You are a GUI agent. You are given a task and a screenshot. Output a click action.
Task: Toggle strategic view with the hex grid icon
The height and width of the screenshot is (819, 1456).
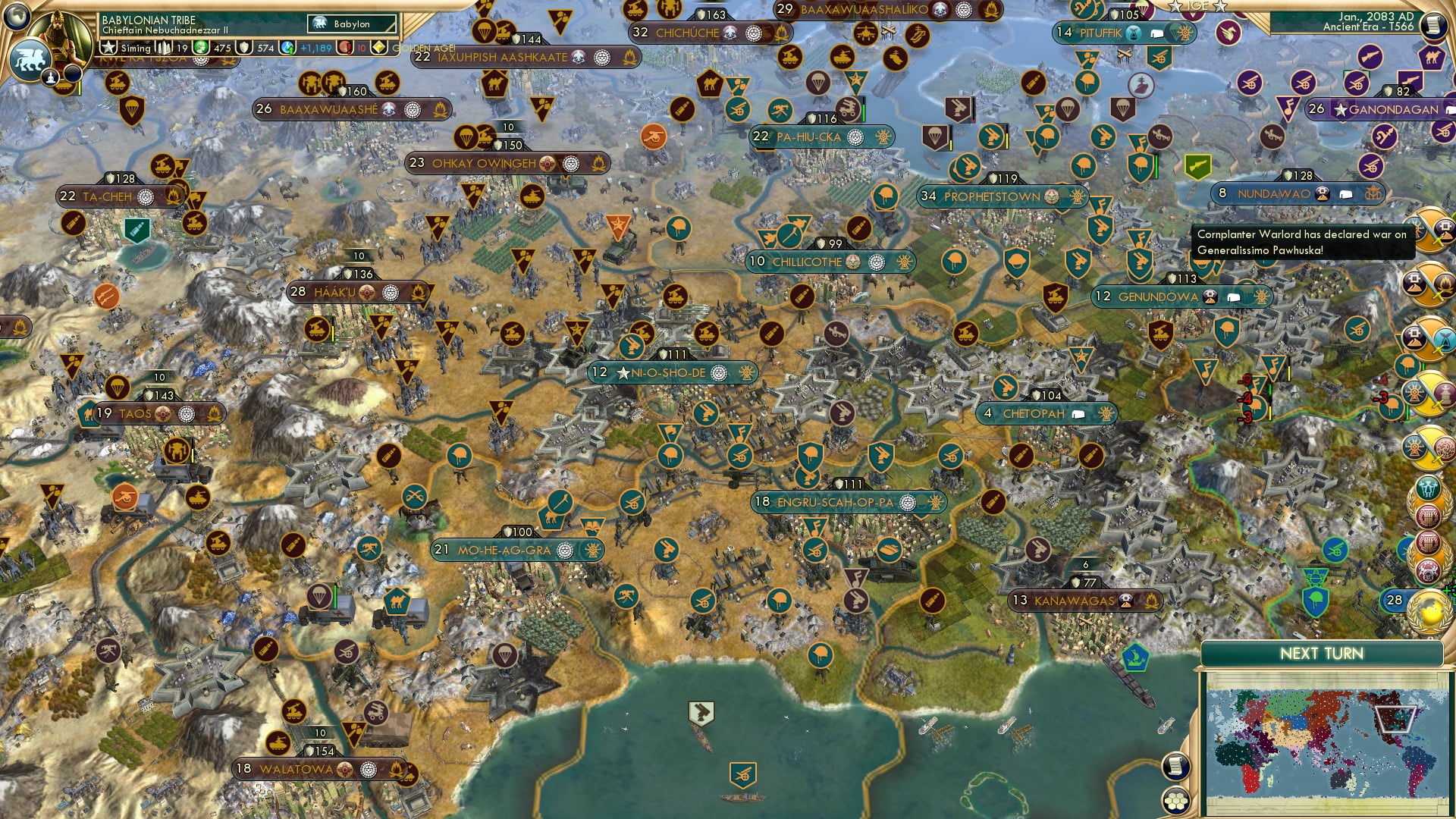pyautogui.click(x=1176, y=802)
